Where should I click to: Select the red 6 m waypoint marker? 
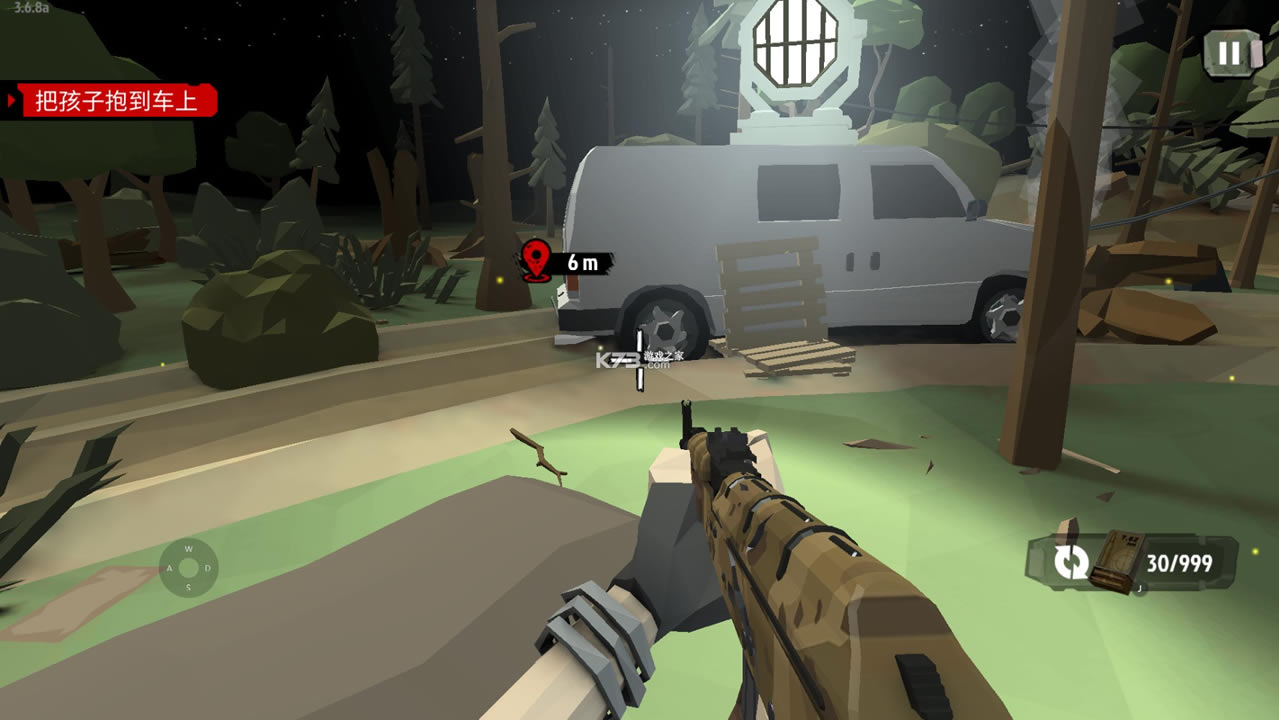pyautogui.click(x=538, y=261)
